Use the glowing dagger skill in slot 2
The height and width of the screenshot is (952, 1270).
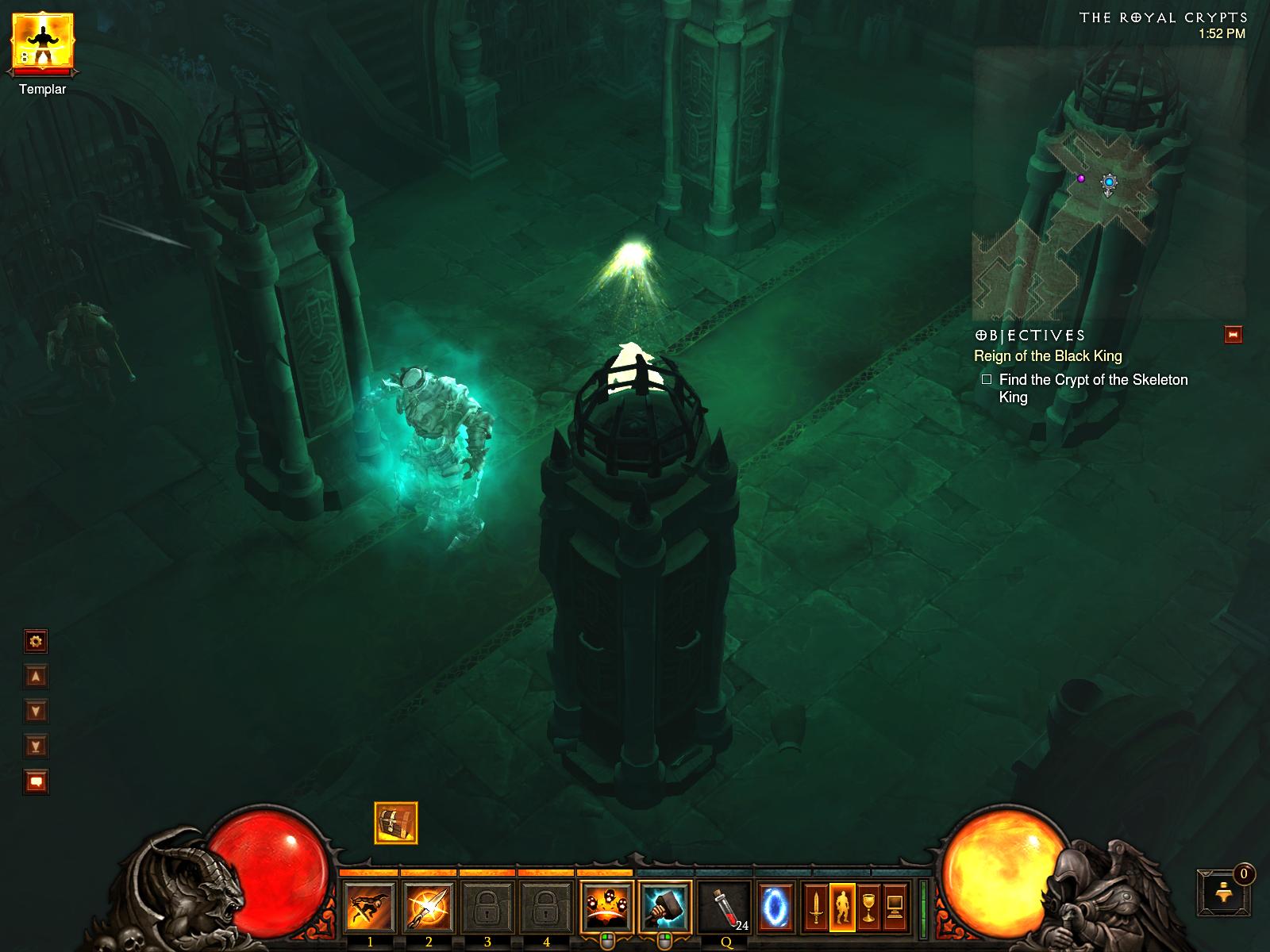(429, 908)
